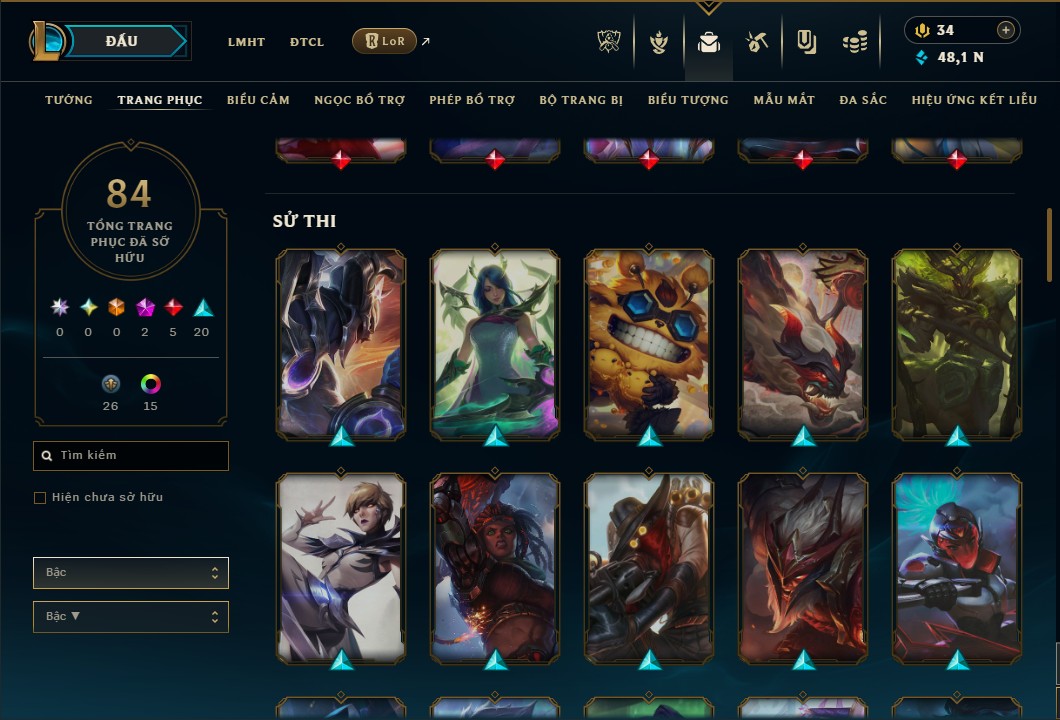Open the backpack collection icon
The height and width of the screenshot is (720, 1060).
coord(709,42)
